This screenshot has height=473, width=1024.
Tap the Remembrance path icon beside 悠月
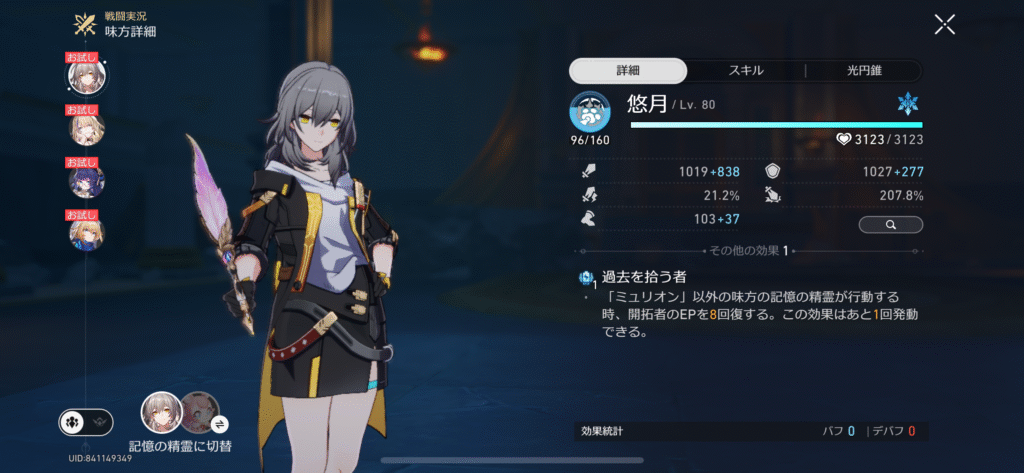(590, 112)
